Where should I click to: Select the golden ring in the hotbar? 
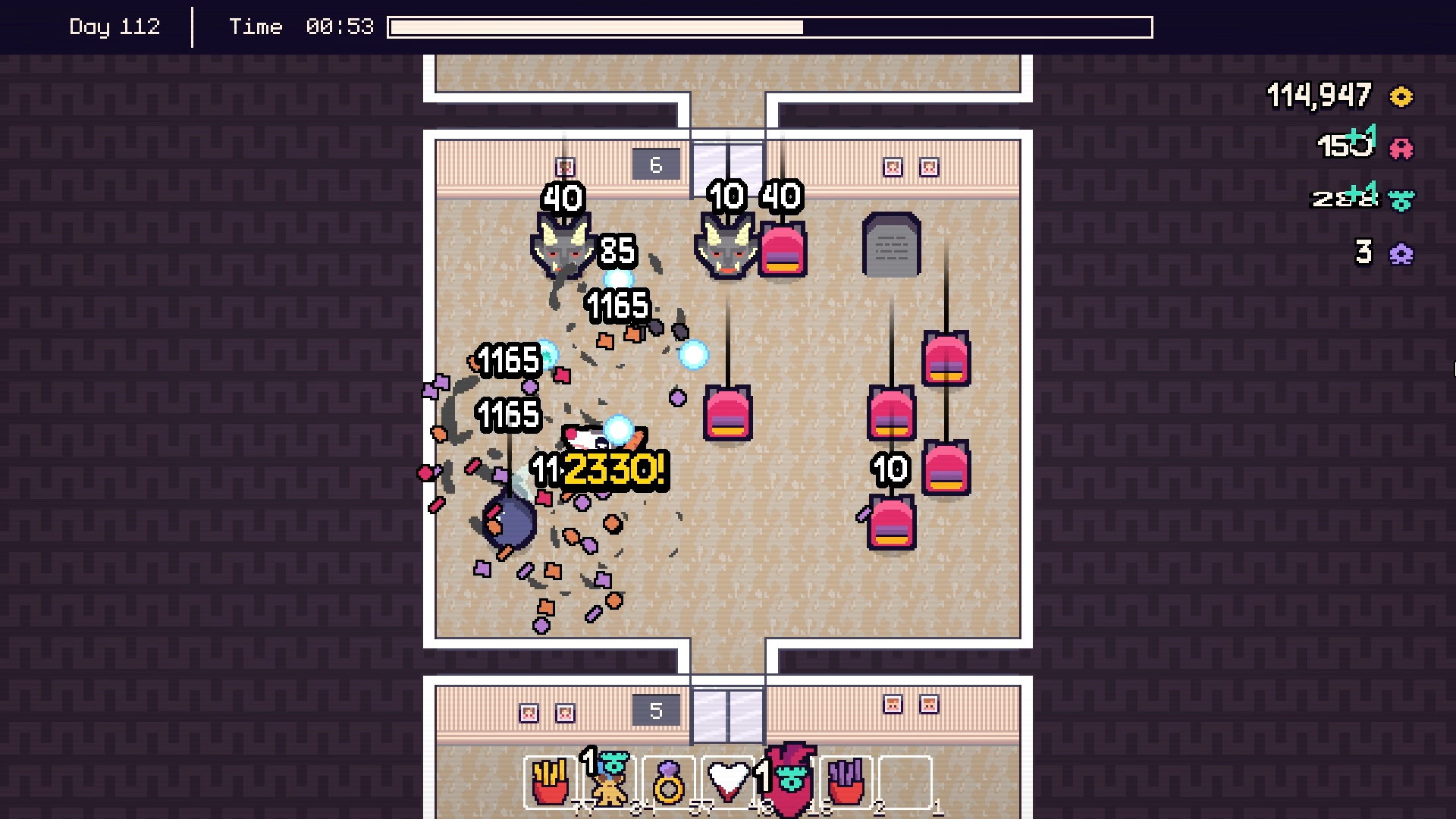pos(669,785)
